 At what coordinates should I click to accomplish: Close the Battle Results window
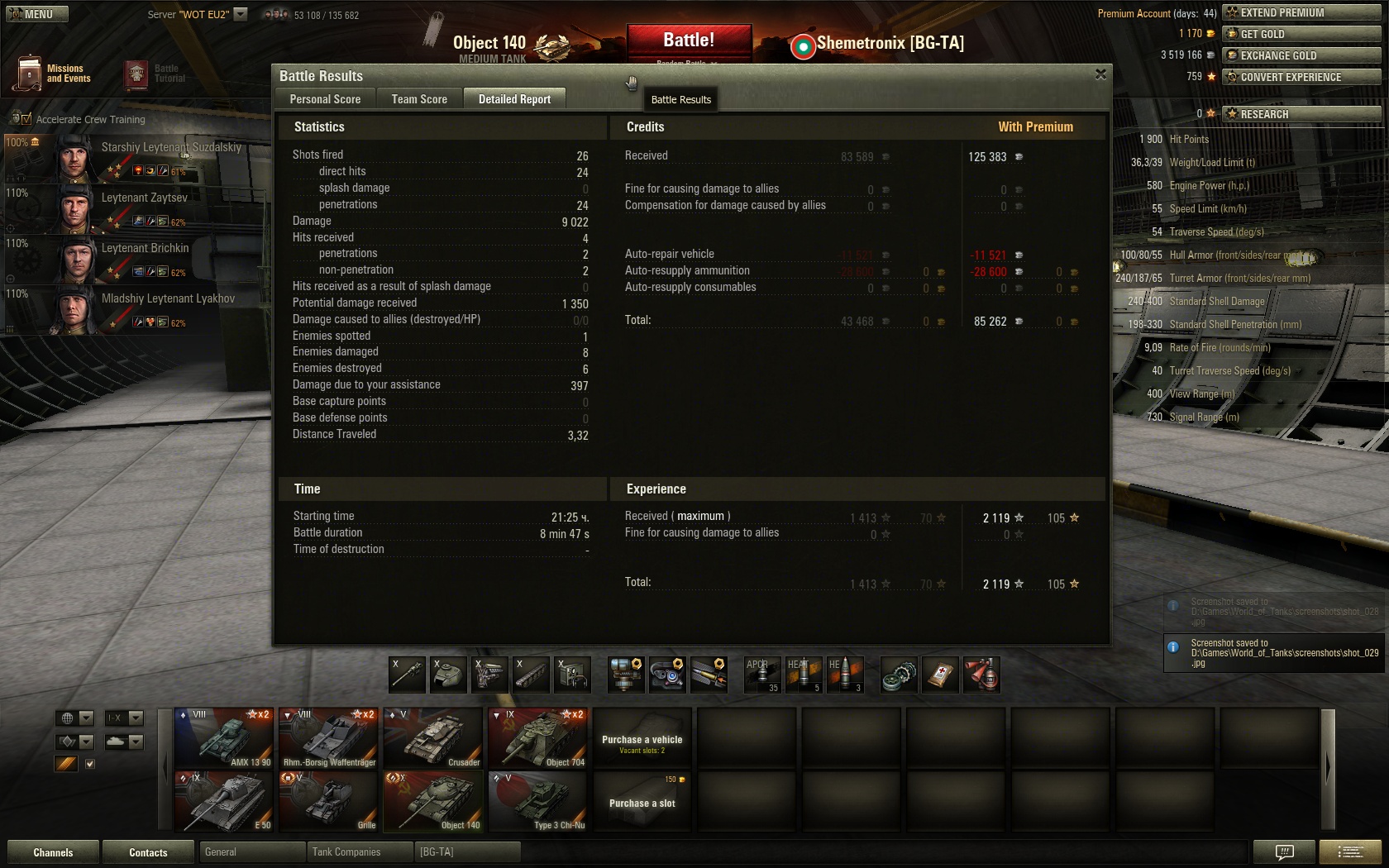[1100, 74]
